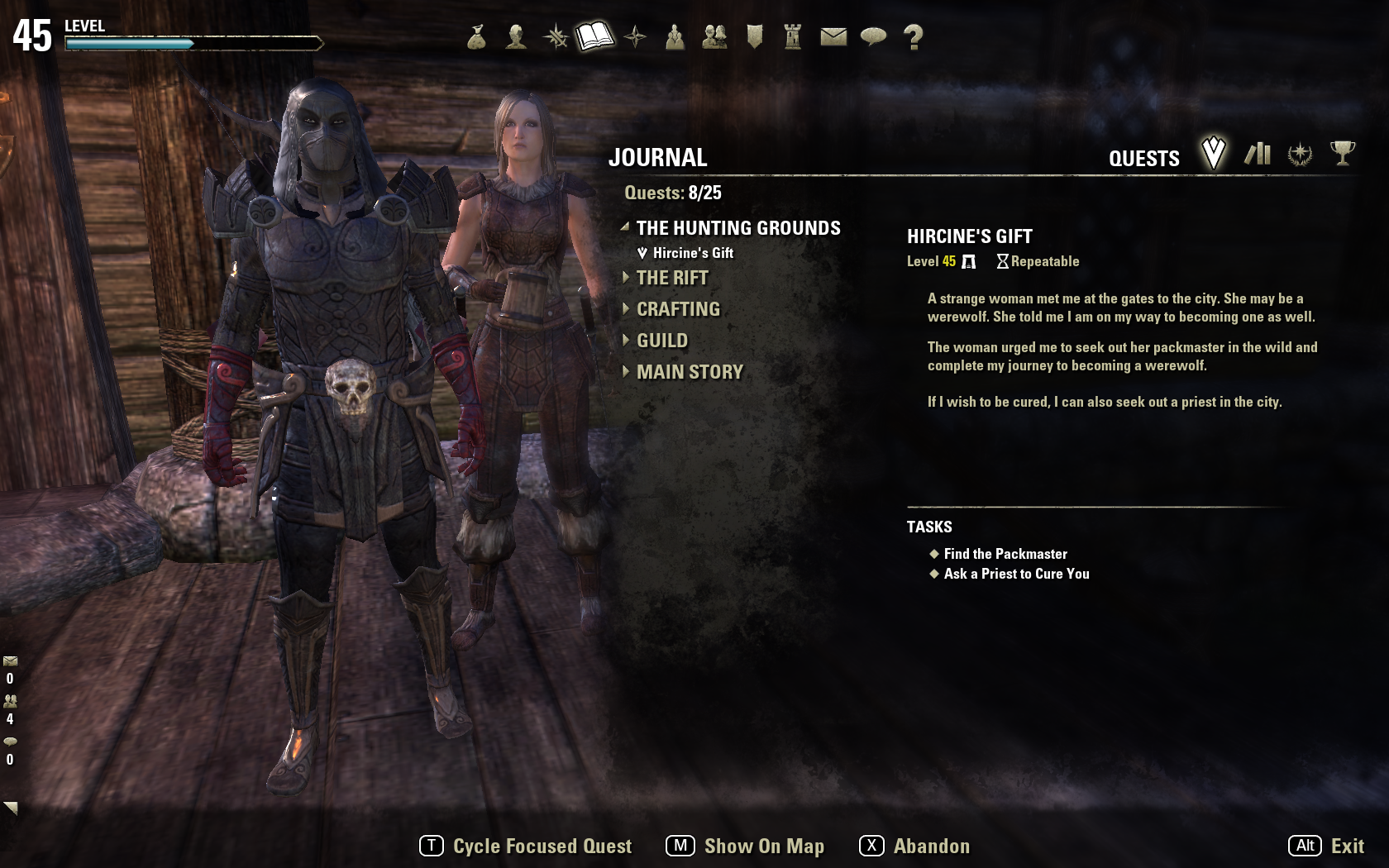Open the Alliance War tower icon

(x=793, y=37)
